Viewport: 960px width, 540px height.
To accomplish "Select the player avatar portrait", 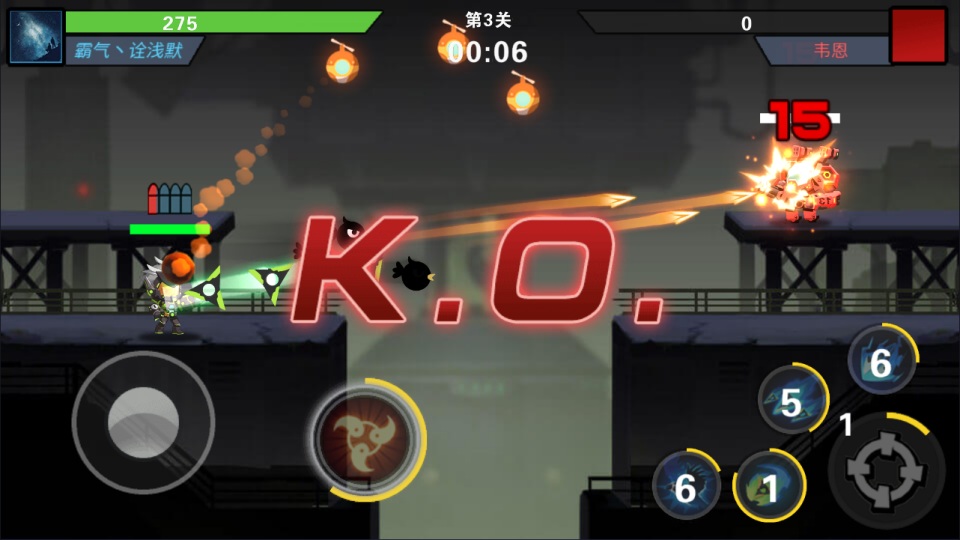I will tap(35, 37).
